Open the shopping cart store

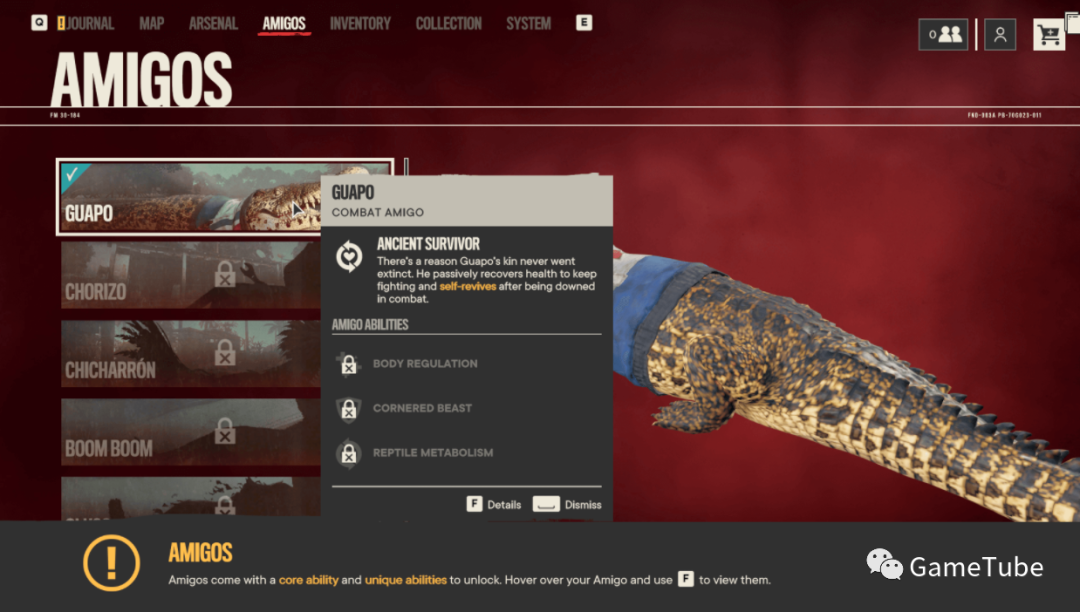(x=1049, y=35)
